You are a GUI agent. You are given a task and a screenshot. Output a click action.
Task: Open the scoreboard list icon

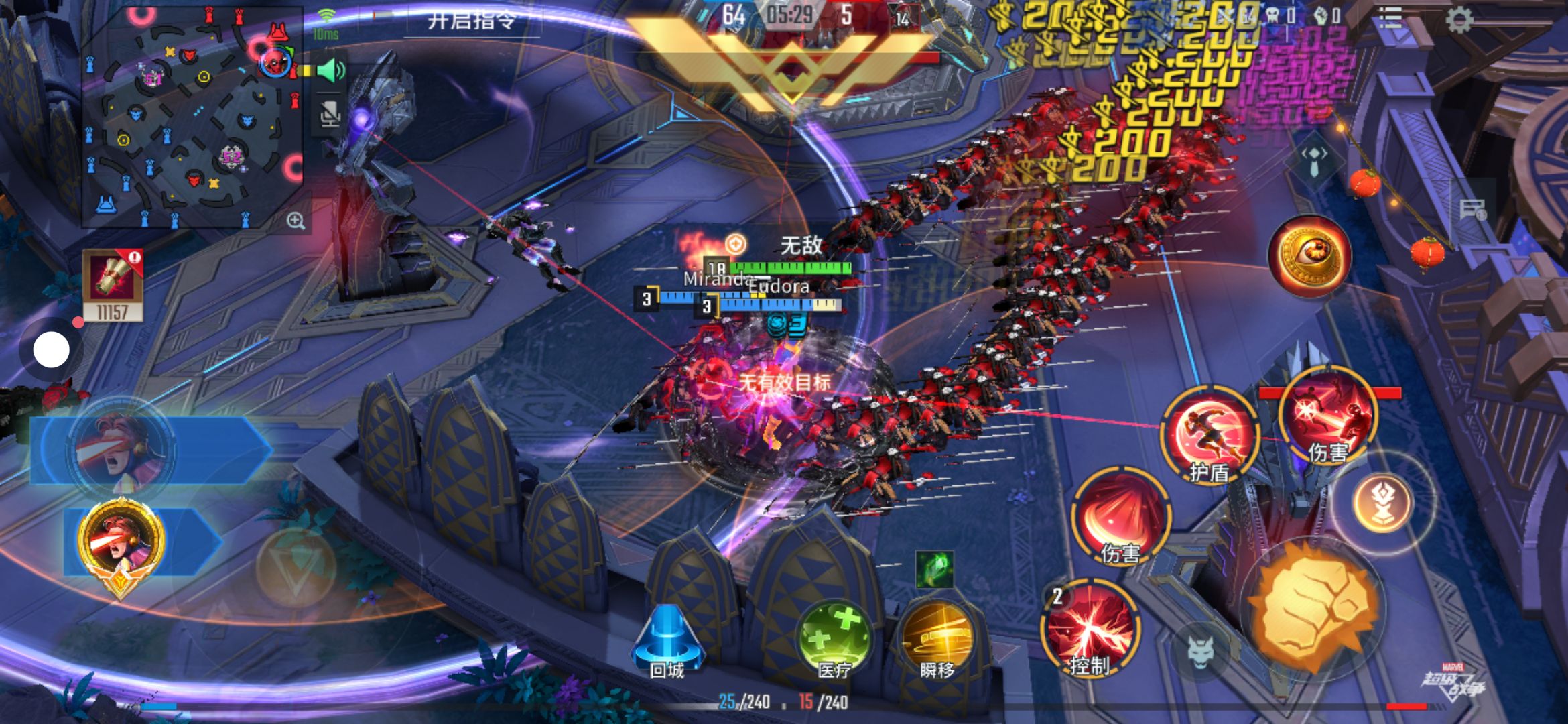click(1390, 18)
